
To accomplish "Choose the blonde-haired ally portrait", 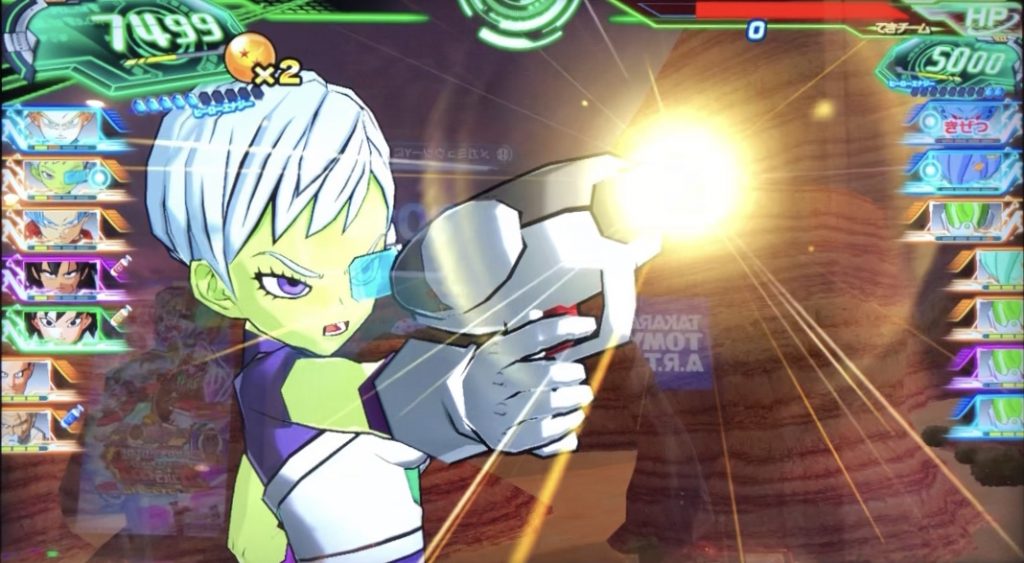I will pyautogui.click(x=62, y=126).
